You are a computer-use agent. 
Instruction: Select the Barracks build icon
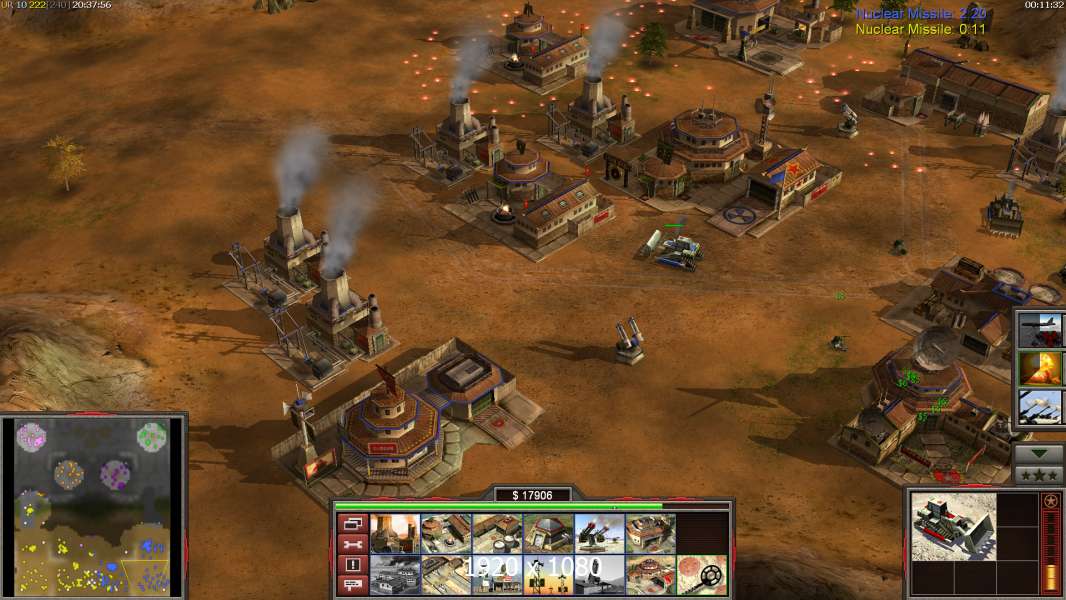point(445,534)
